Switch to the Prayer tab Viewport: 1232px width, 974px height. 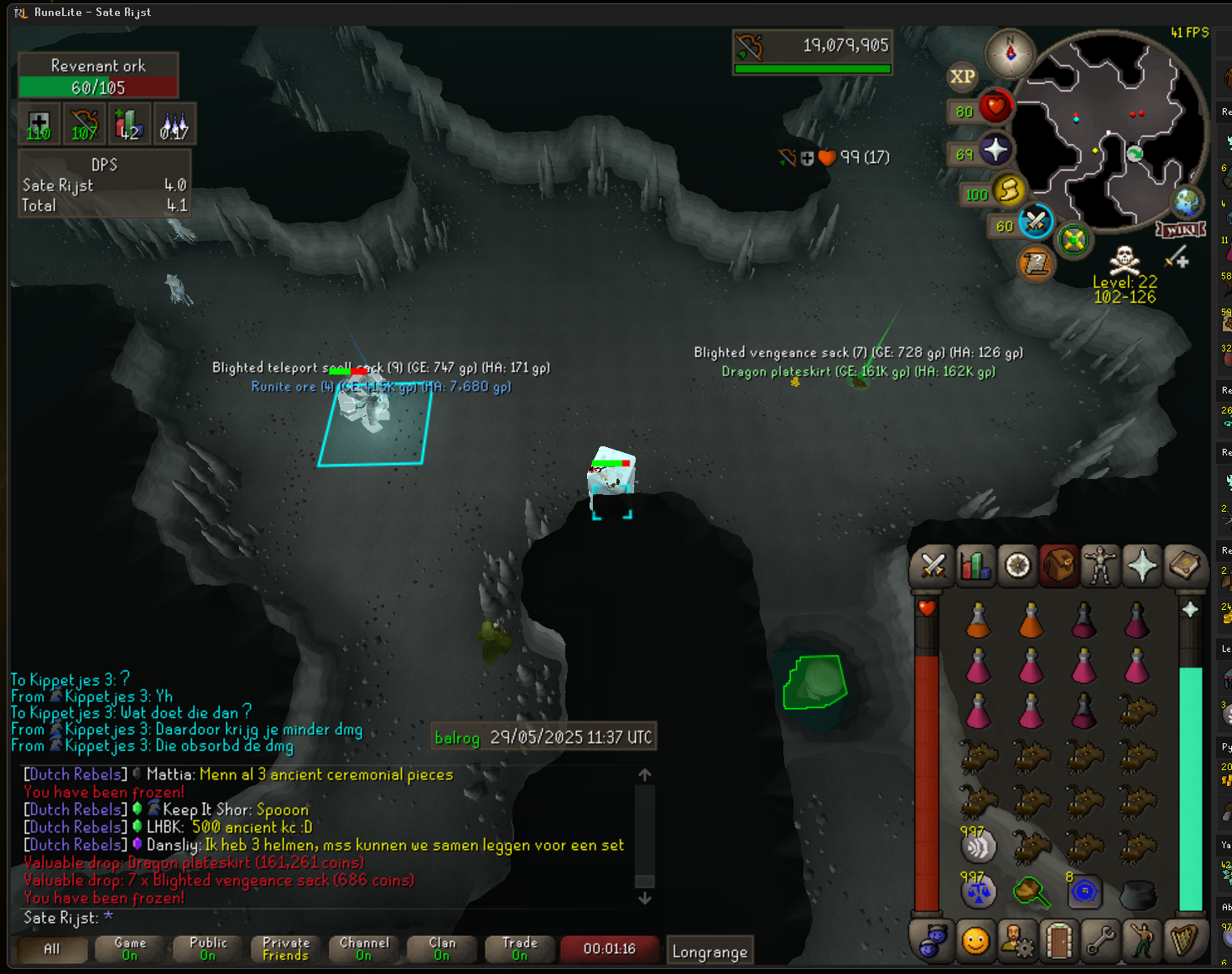tap(1141, 565)
